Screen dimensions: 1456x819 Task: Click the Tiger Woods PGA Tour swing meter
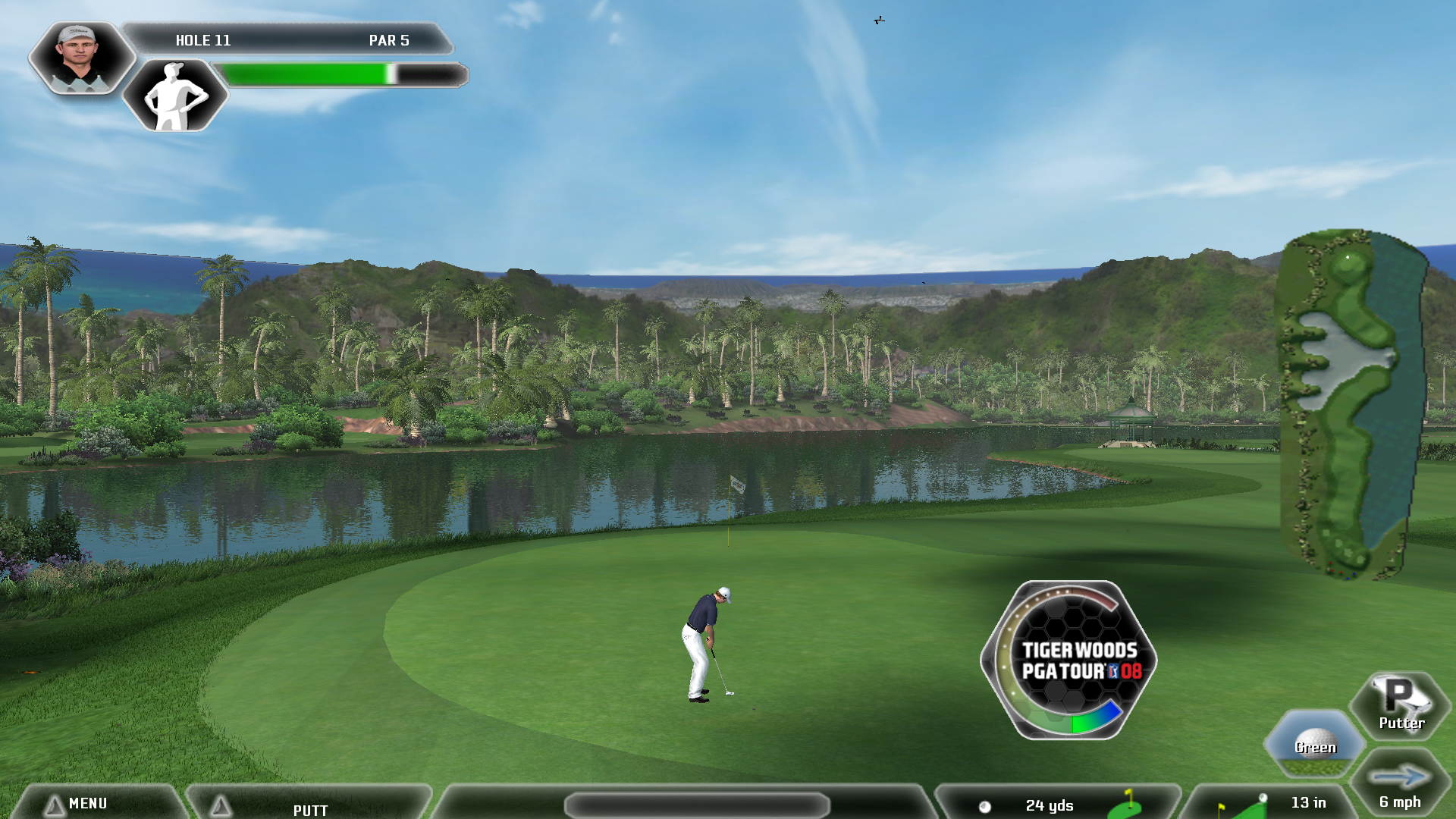(1069, 660)
